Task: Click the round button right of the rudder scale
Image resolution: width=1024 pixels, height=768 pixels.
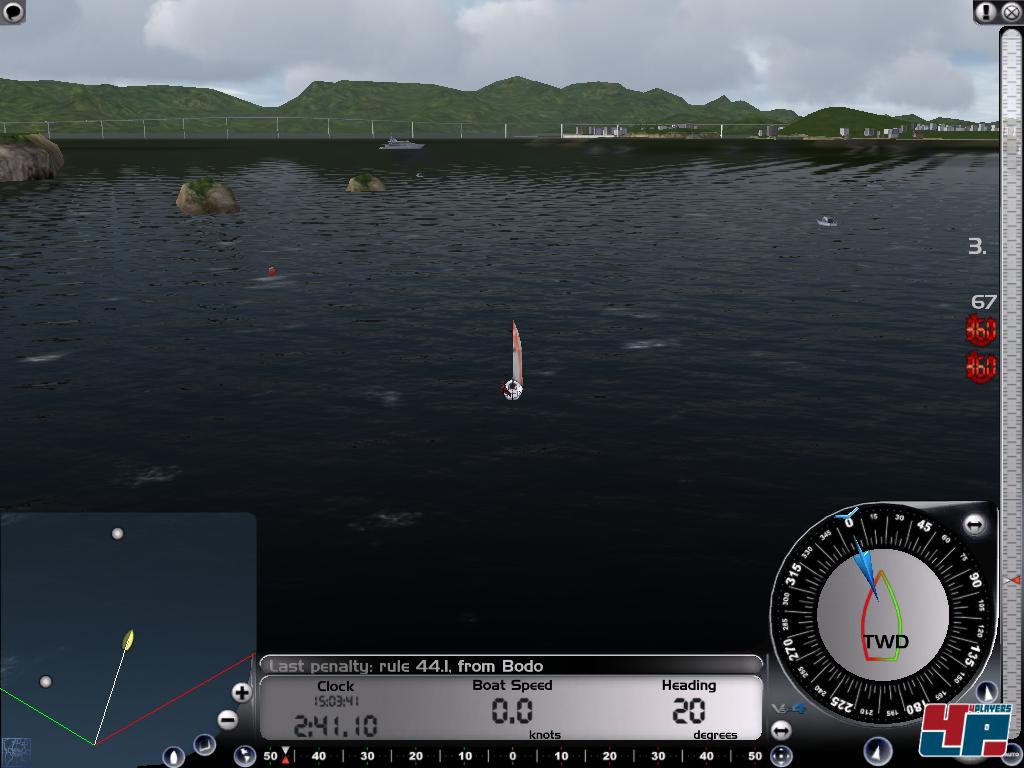Action: pos(781,756)
